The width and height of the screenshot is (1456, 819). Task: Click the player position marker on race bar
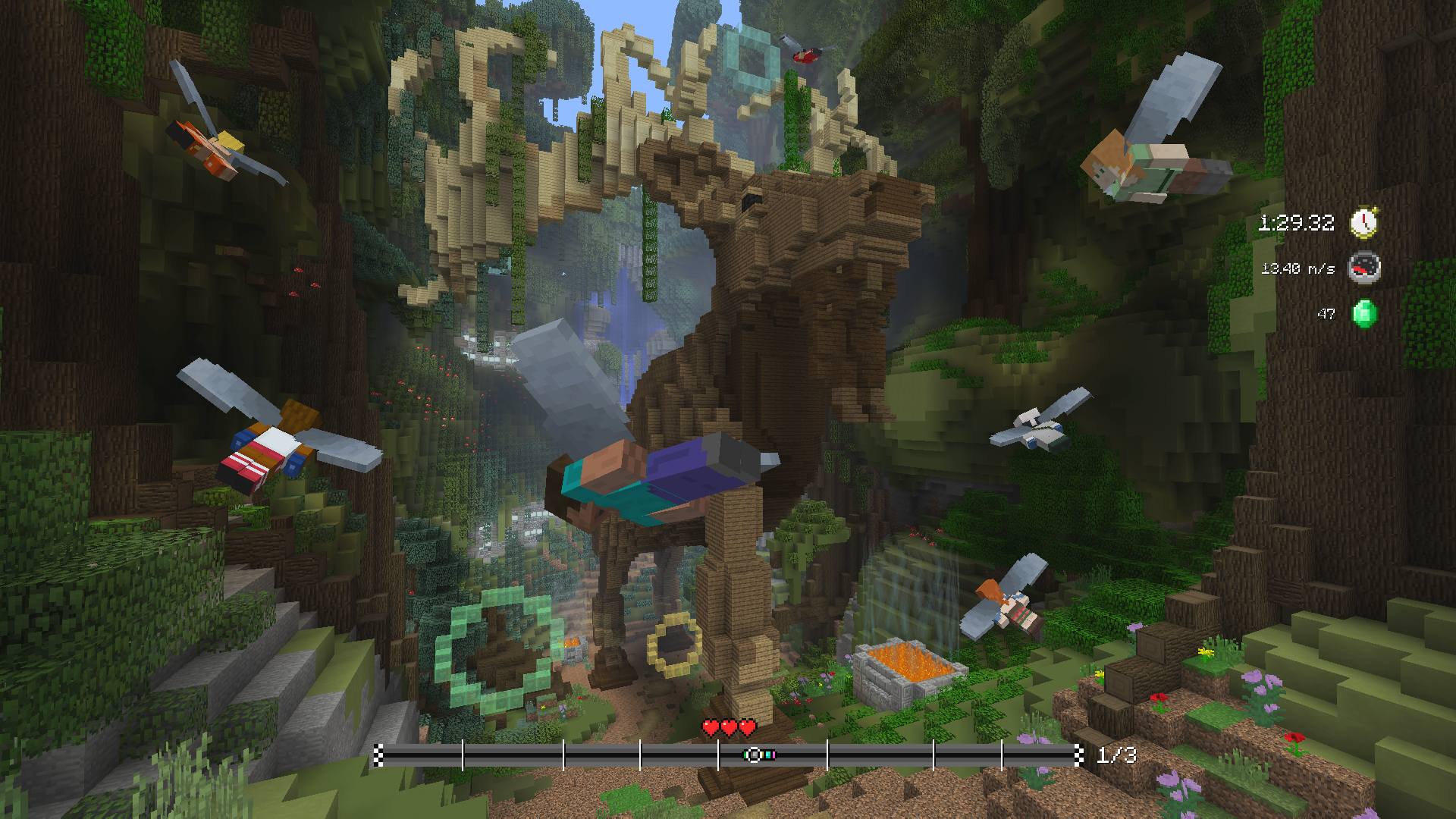tap(753, 757)
